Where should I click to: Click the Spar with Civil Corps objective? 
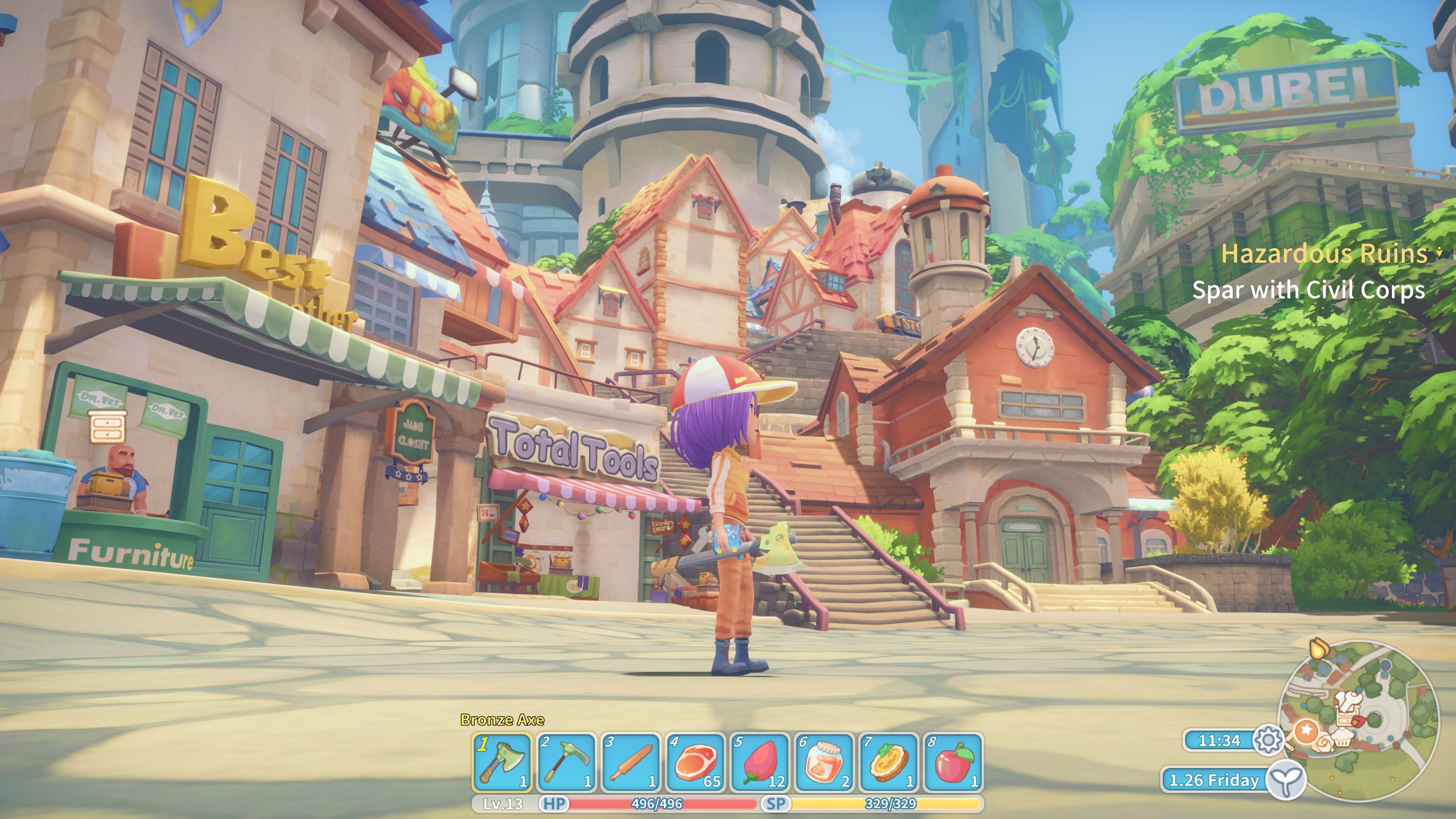pyautogui.click(x=1308, y=290)
